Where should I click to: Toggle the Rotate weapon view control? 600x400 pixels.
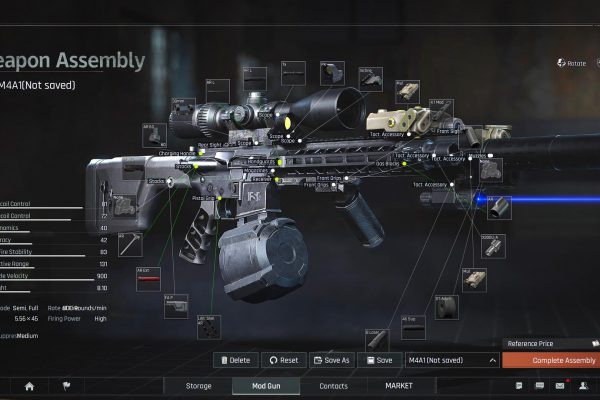click(x=576, y=63)
